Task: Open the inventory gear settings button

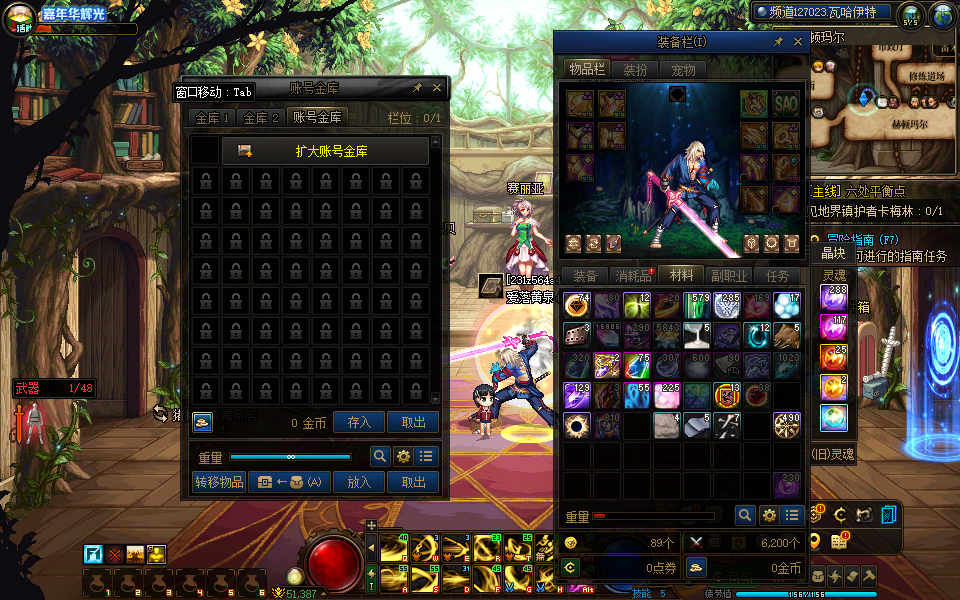Action: [769, 515]
